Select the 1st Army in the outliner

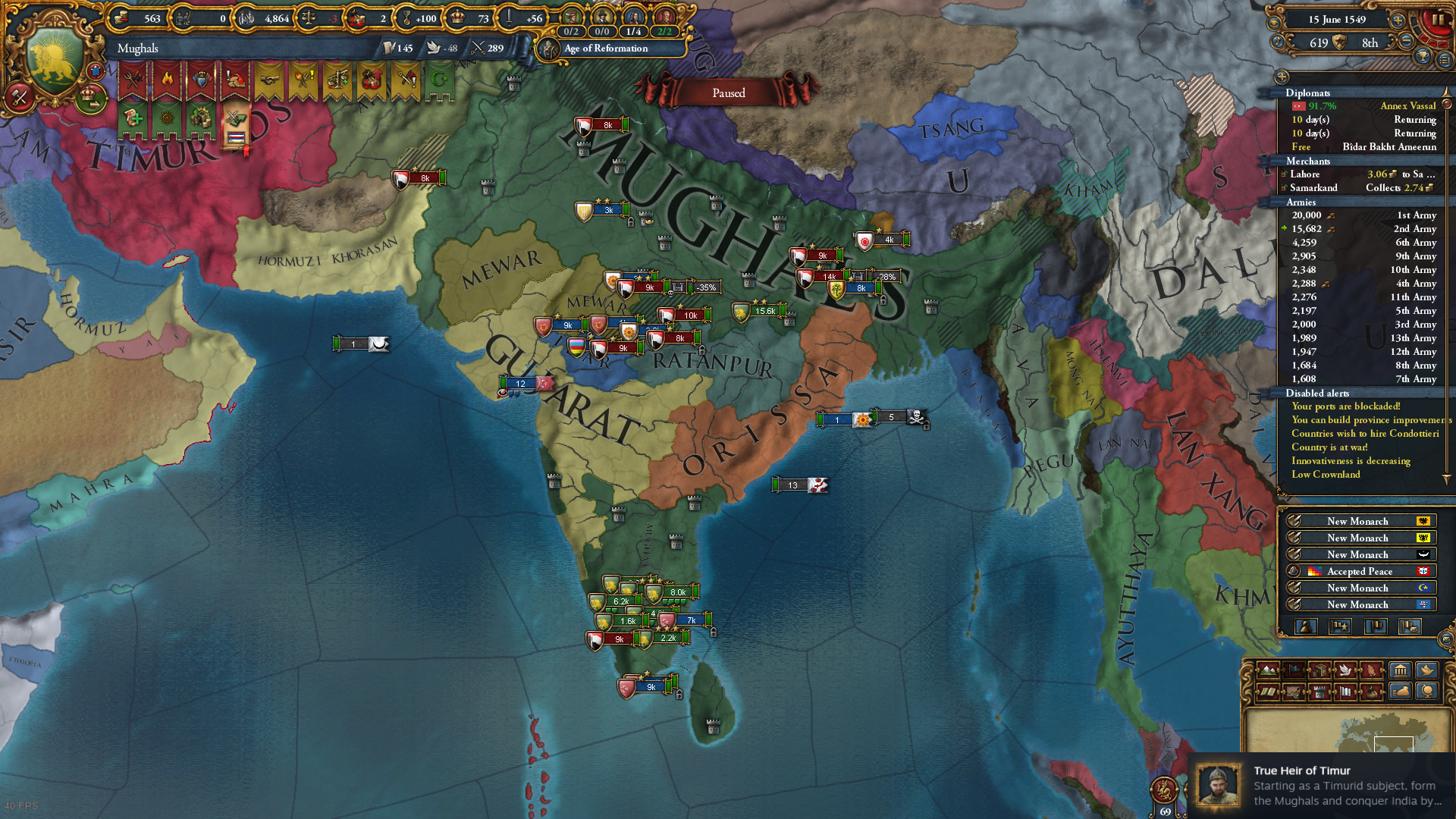pos(1363,215)
